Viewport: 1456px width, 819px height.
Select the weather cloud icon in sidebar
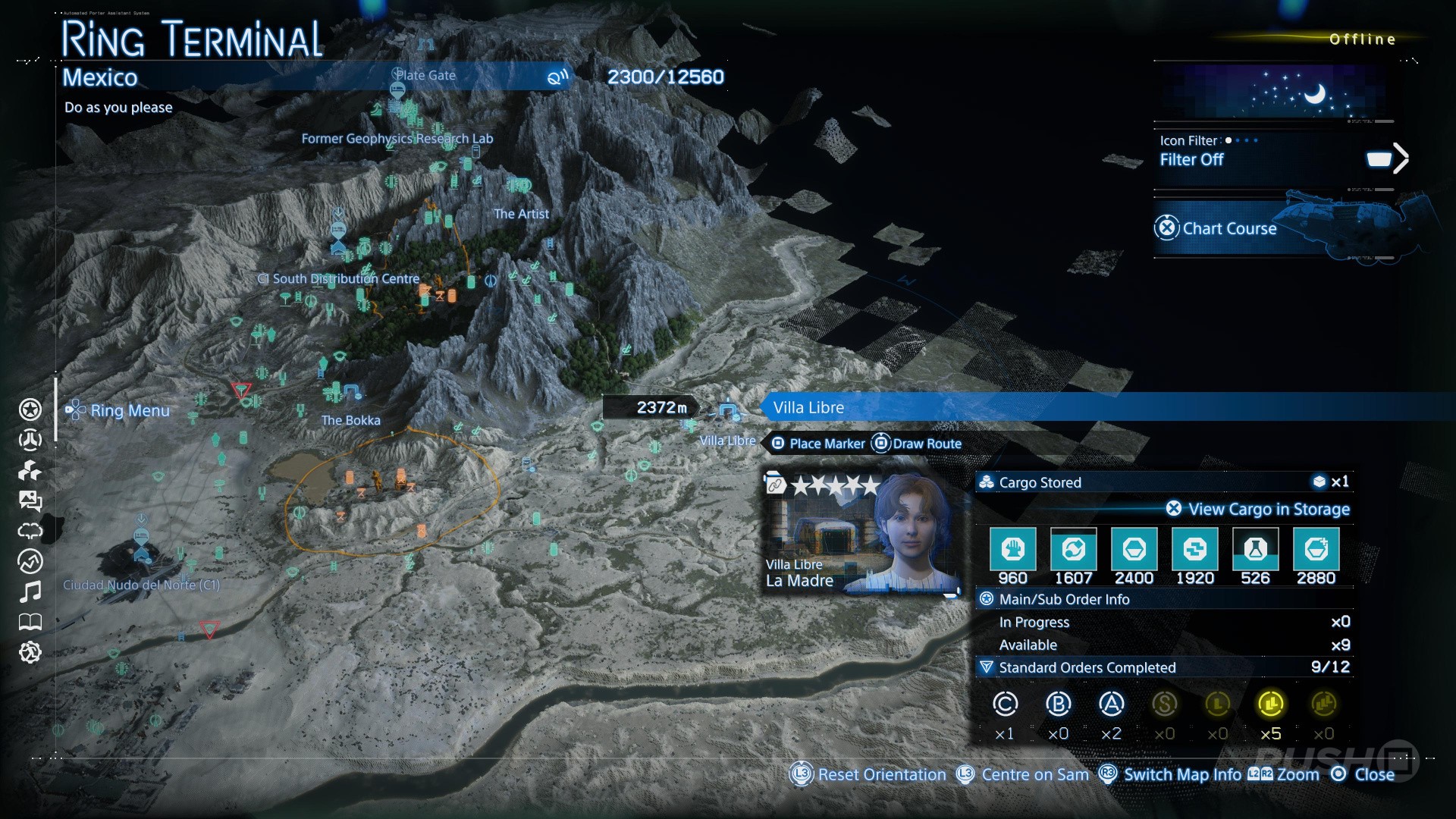pyautogui.click(x=30, y=531)
